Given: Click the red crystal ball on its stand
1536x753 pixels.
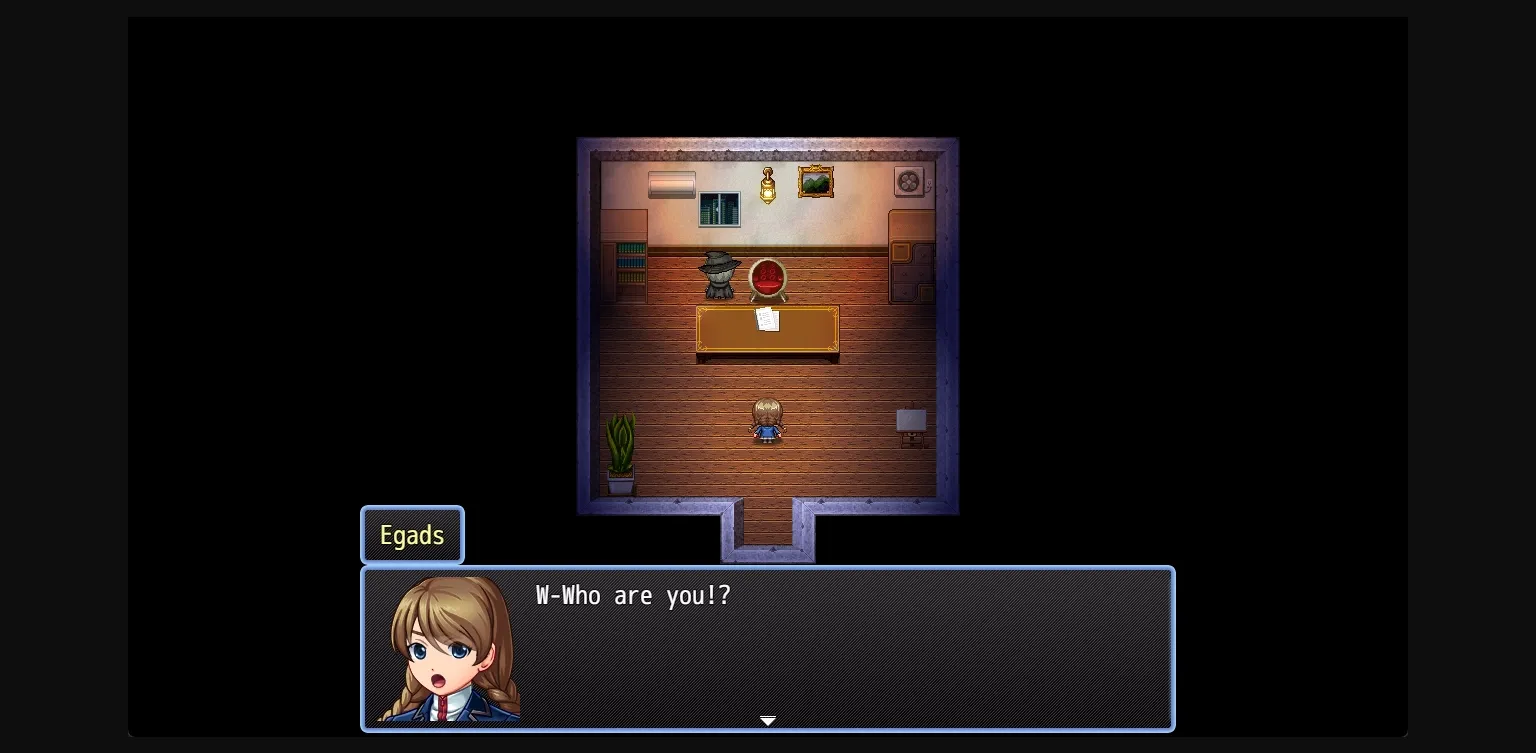Looking at the screenshot, I should pyautogui.click(x=767, y=277).
